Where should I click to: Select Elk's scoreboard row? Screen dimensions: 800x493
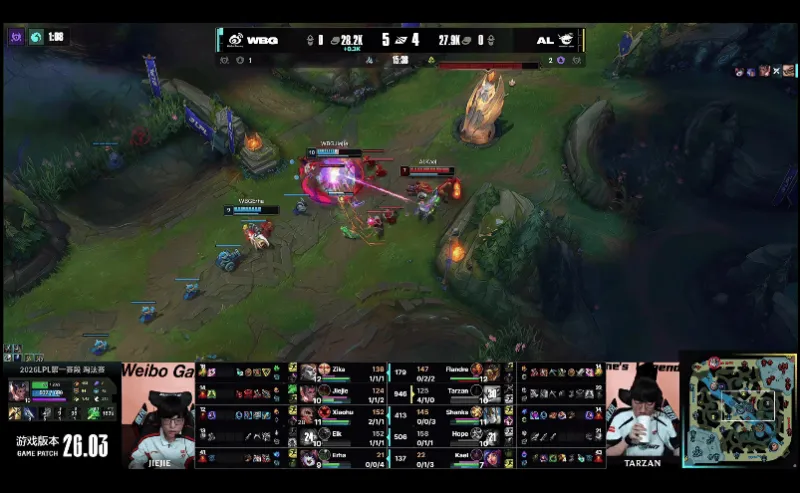click(x=340, y=435)
